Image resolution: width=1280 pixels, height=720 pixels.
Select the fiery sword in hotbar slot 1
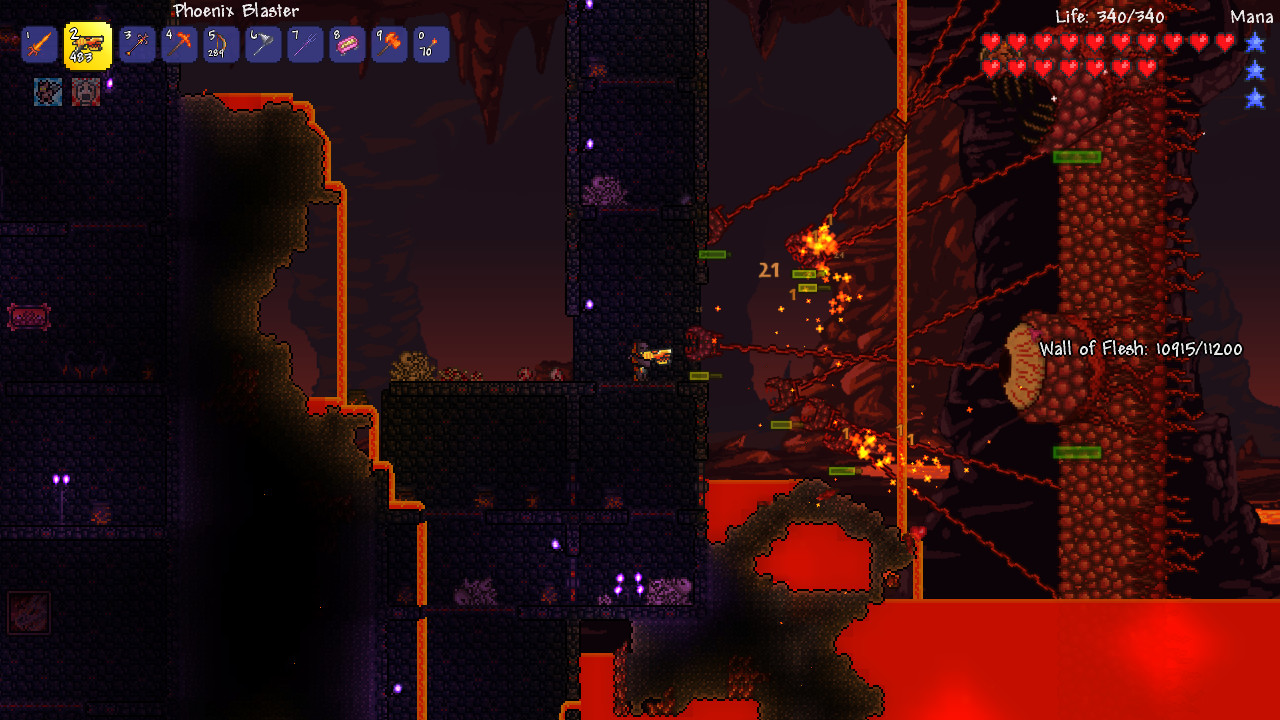tap(39, 44)
